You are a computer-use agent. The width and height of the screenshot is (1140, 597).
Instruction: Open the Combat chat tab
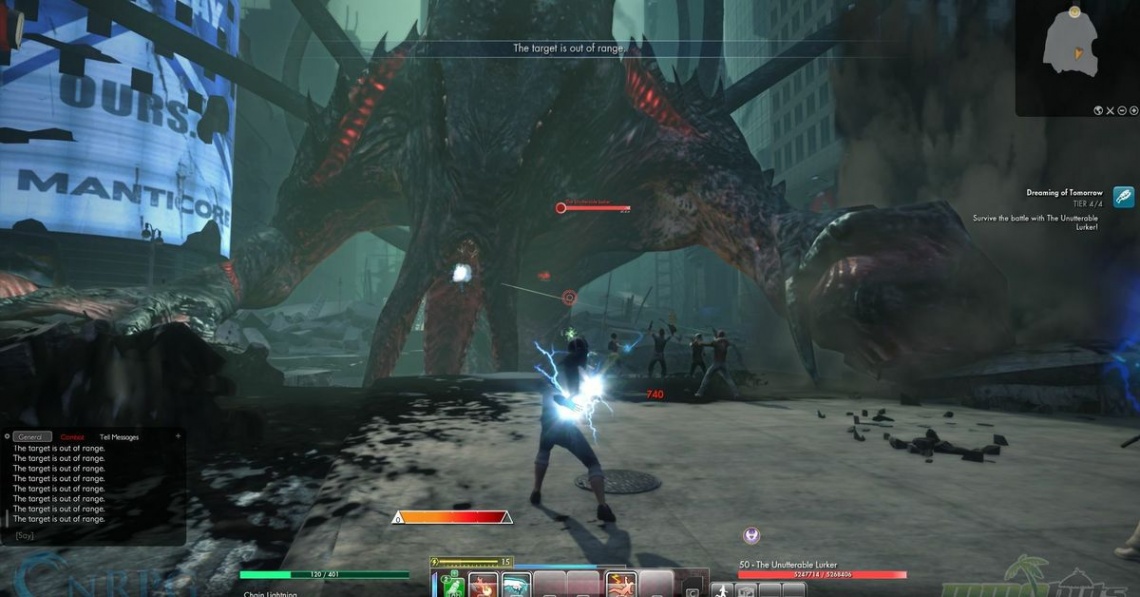coord(72,437)
